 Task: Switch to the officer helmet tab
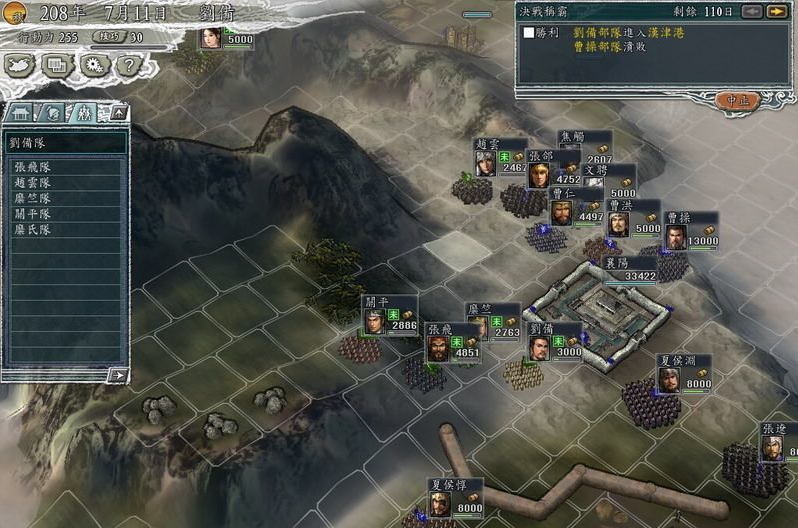click(53, 112)
